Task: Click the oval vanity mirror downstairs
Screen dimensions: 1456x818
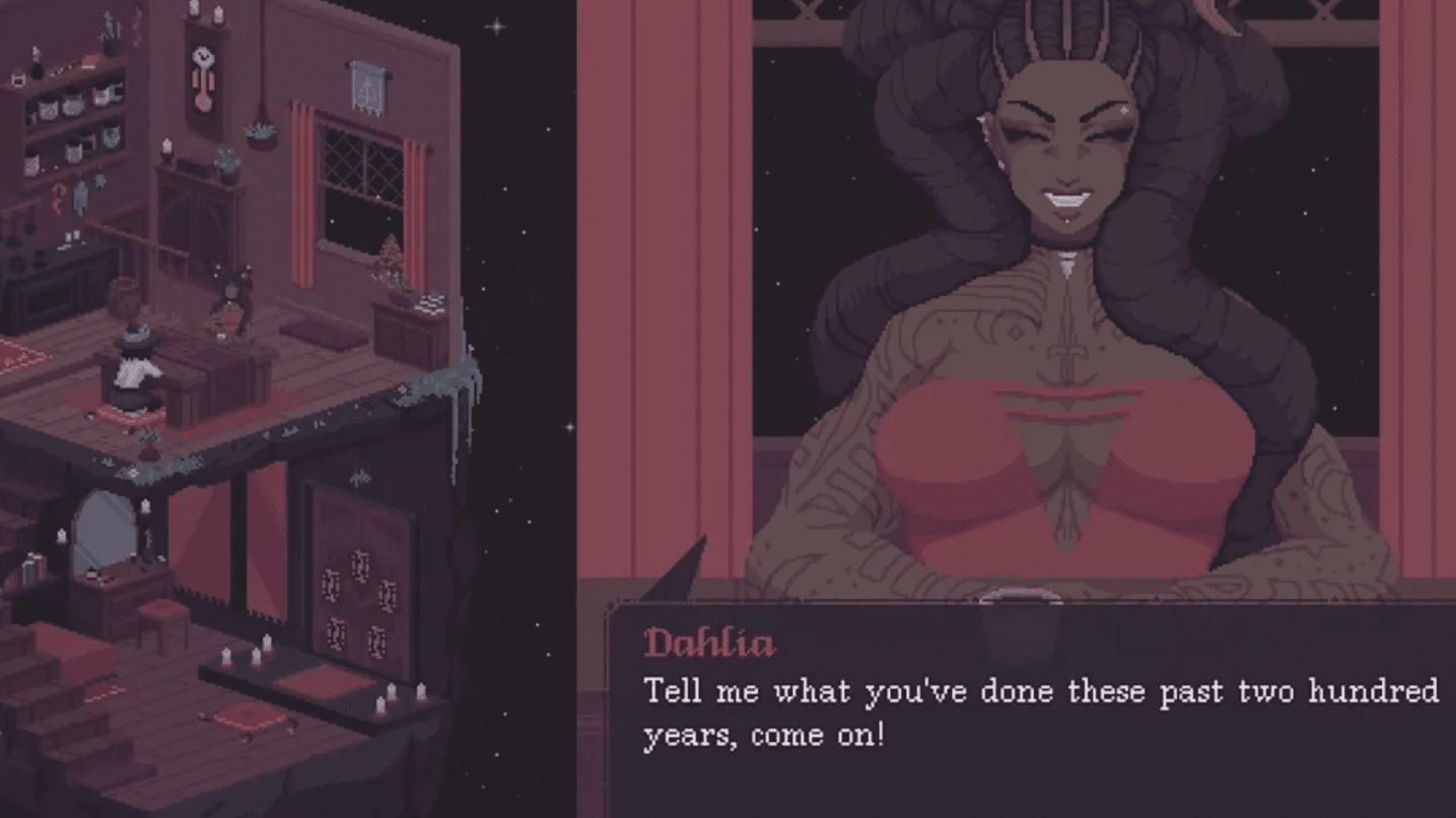Action: coord(106,531)
